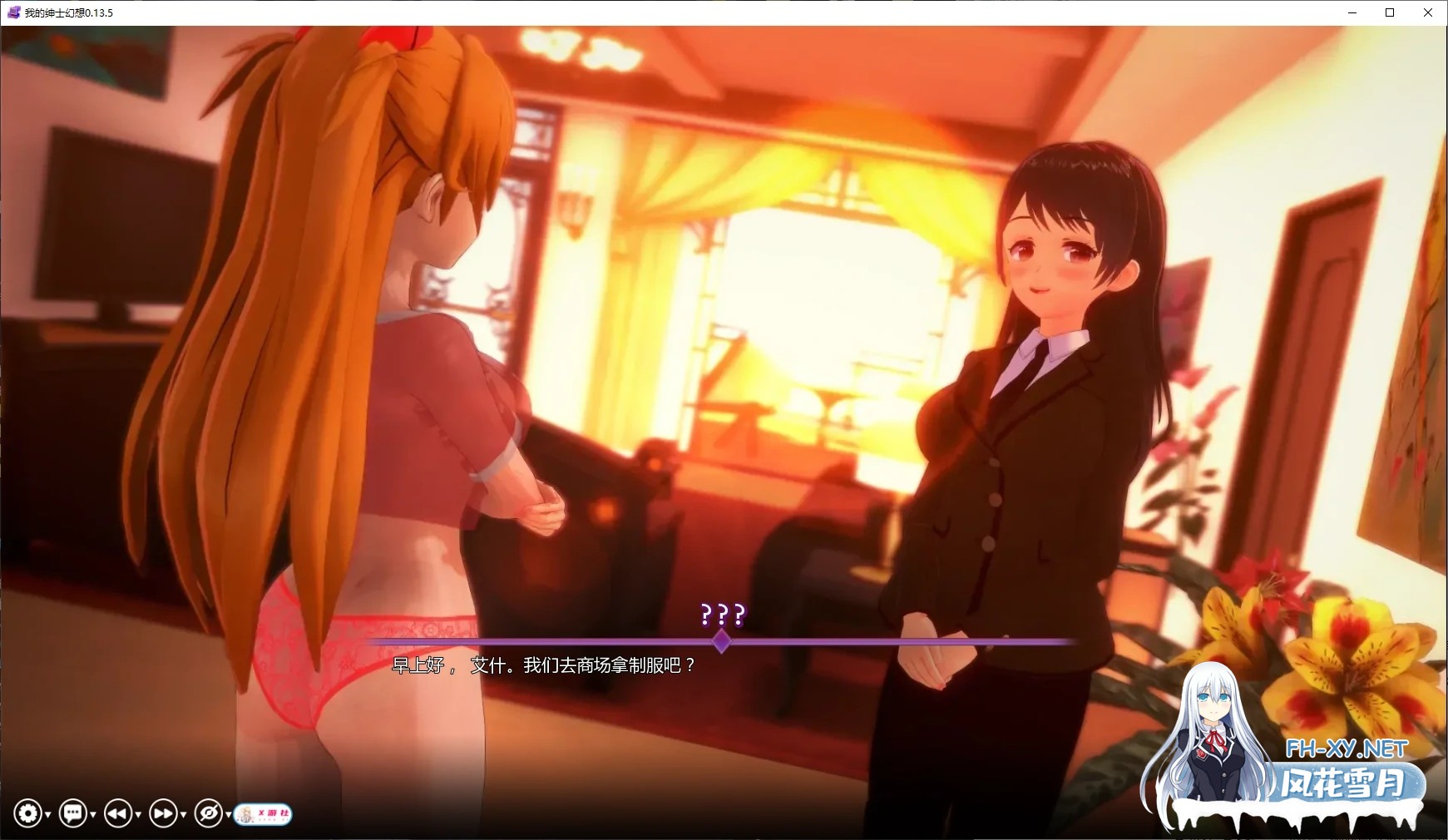Image resolution: width=1448 pixels, height=840 pixels.
Task: Expand the arrow next to the hide-UI icon
Action: coord(229,815)
